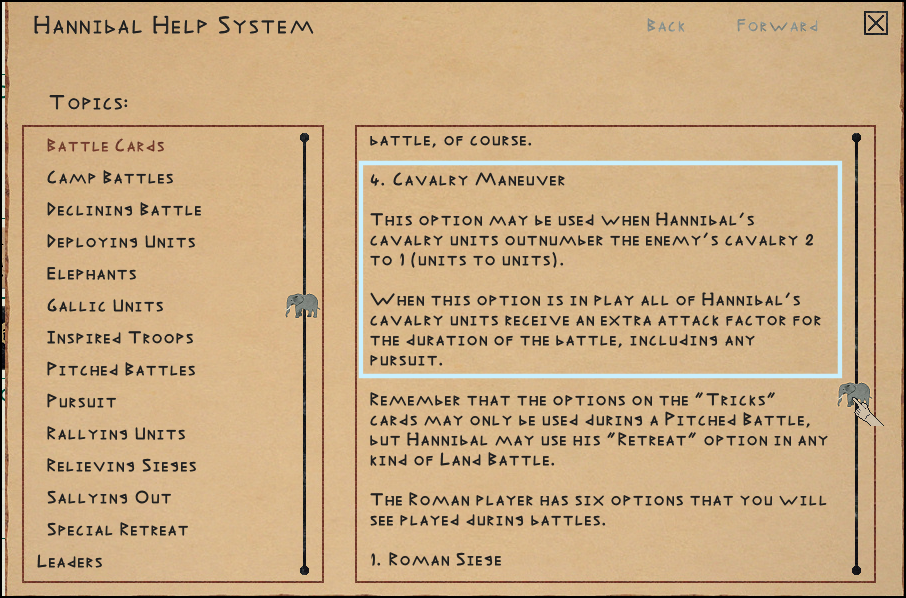Screen dimensions: 906x598
Task: Choose the Relieving Sieges topic
Action: pos(122,466)
